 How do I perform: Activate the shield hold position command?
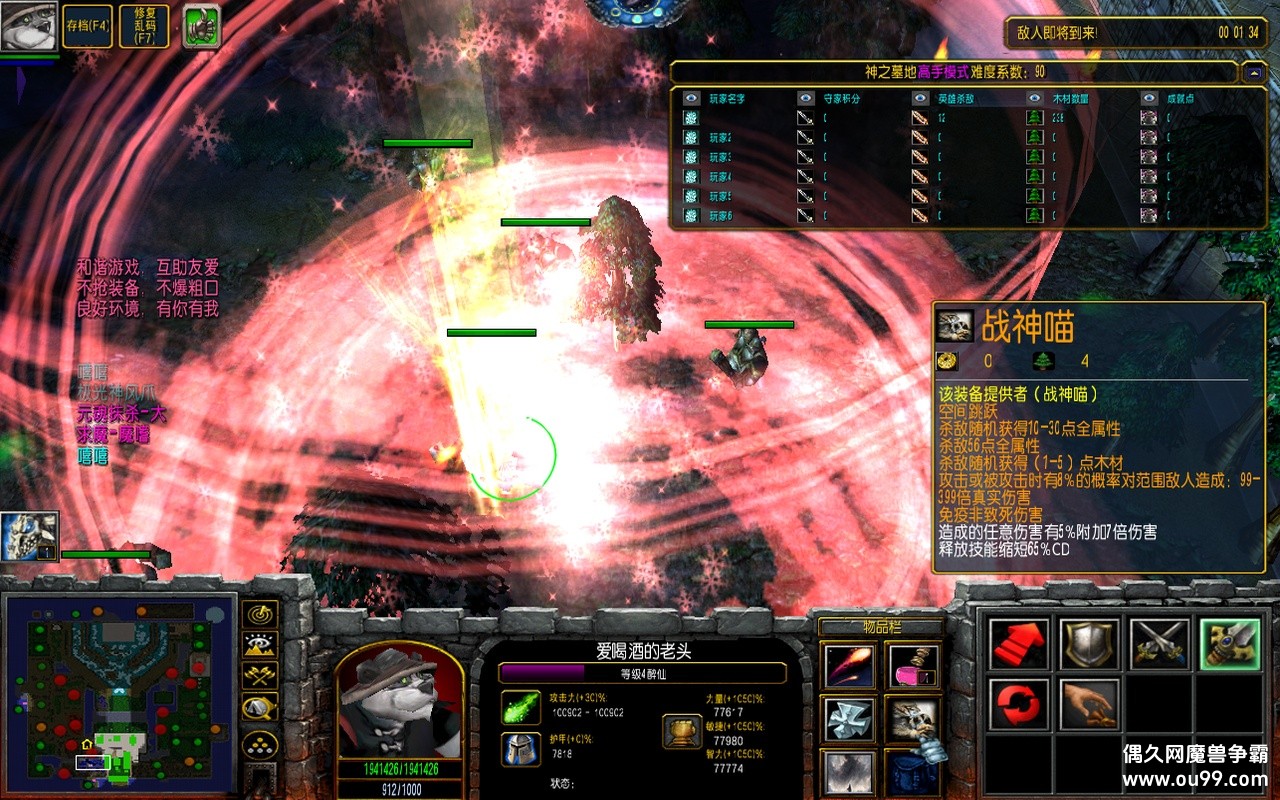1090,644
